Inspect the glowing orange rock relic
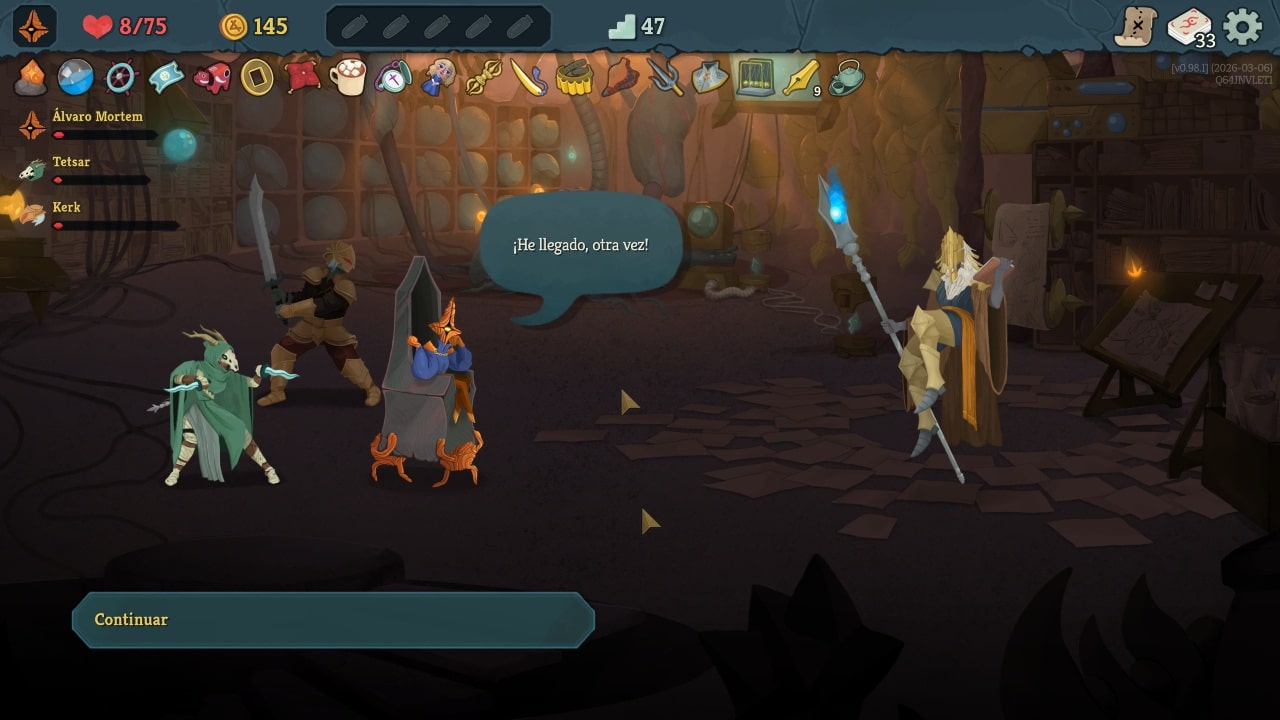The height and width of the screenshot is (720, 1280). pyautogui.click(x=31, y=77)
